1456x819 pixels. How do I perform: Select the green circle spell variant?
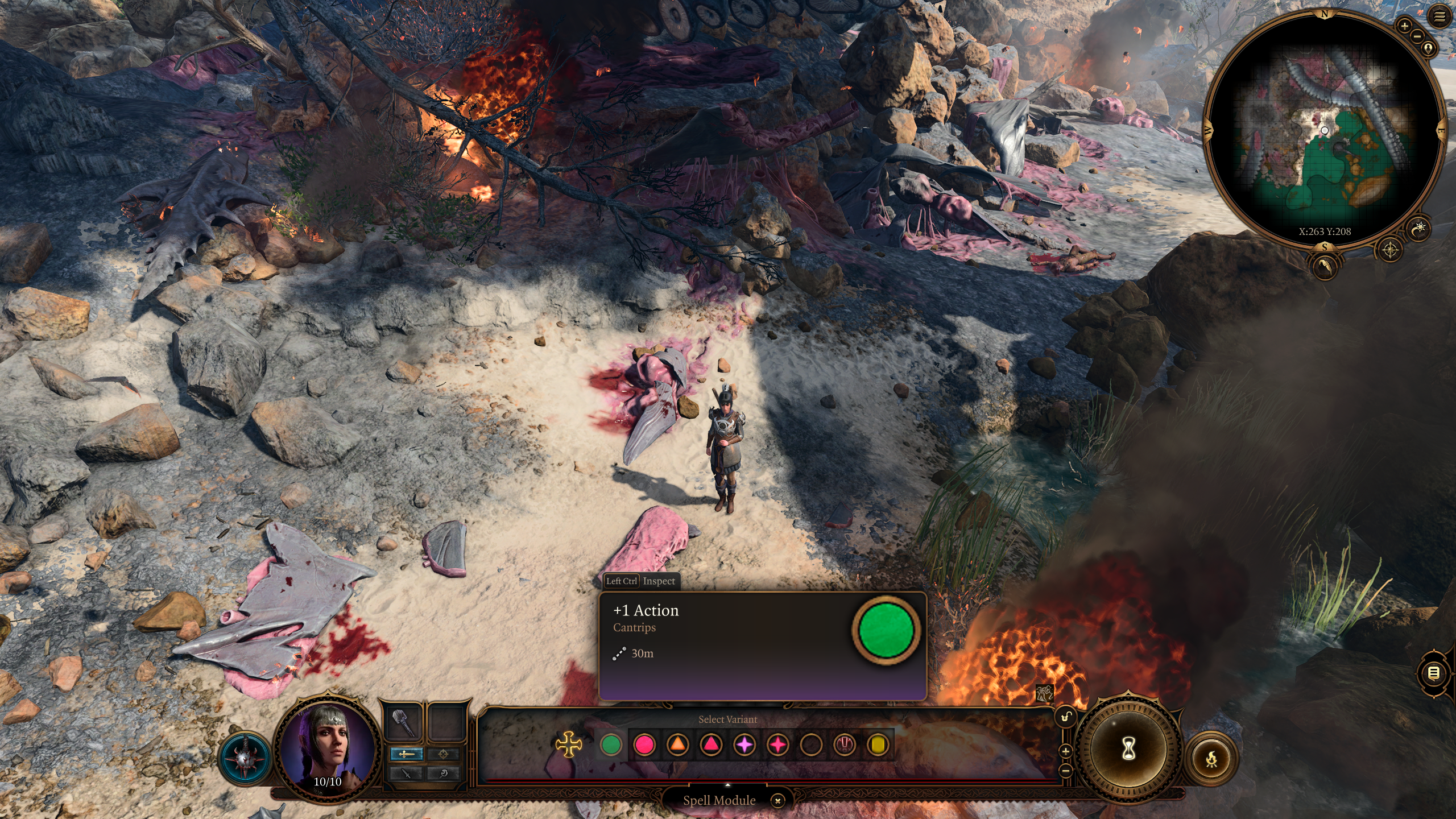[x=611, y=745]
